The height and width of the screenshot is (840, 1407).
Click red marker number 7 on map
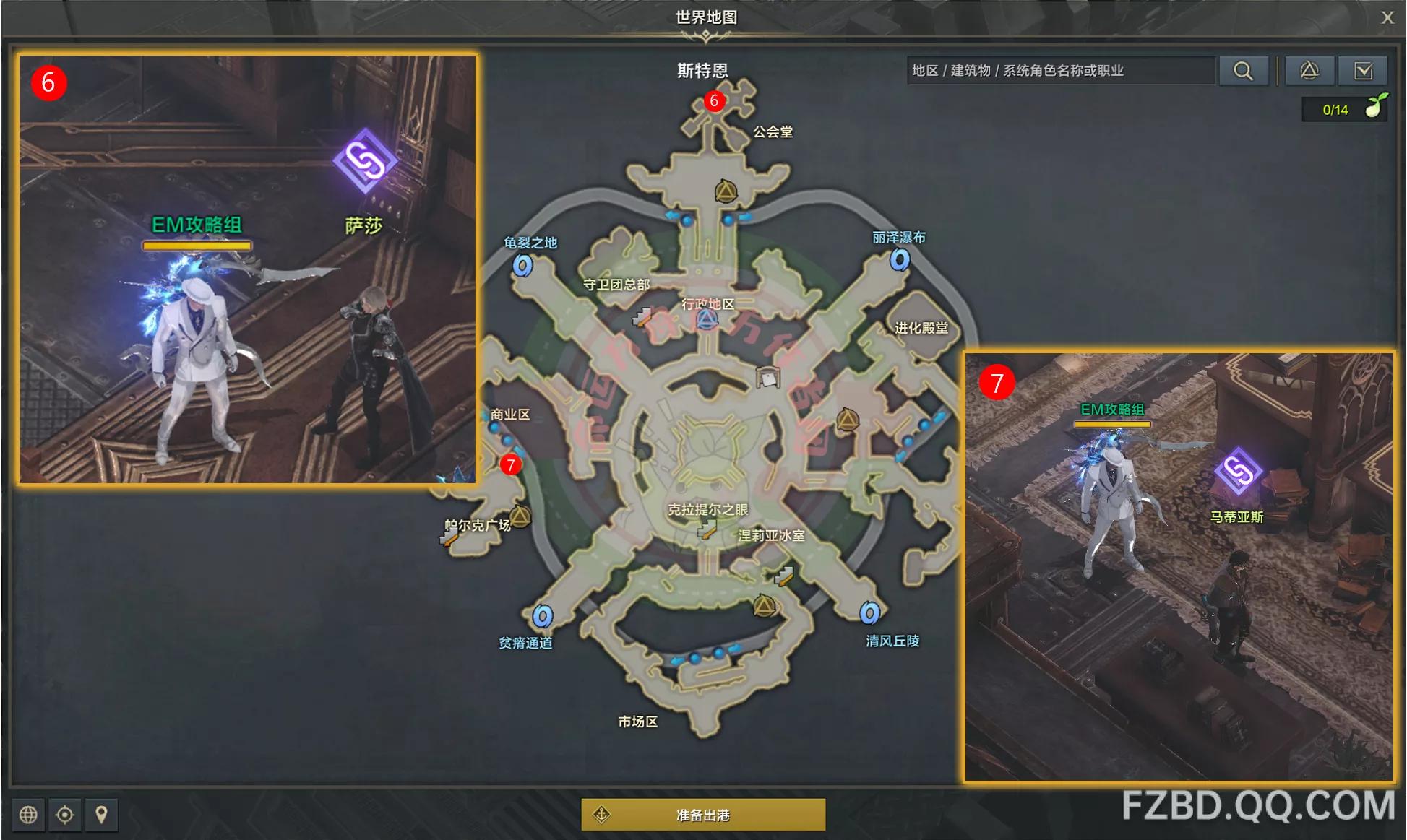pos(511,464)
